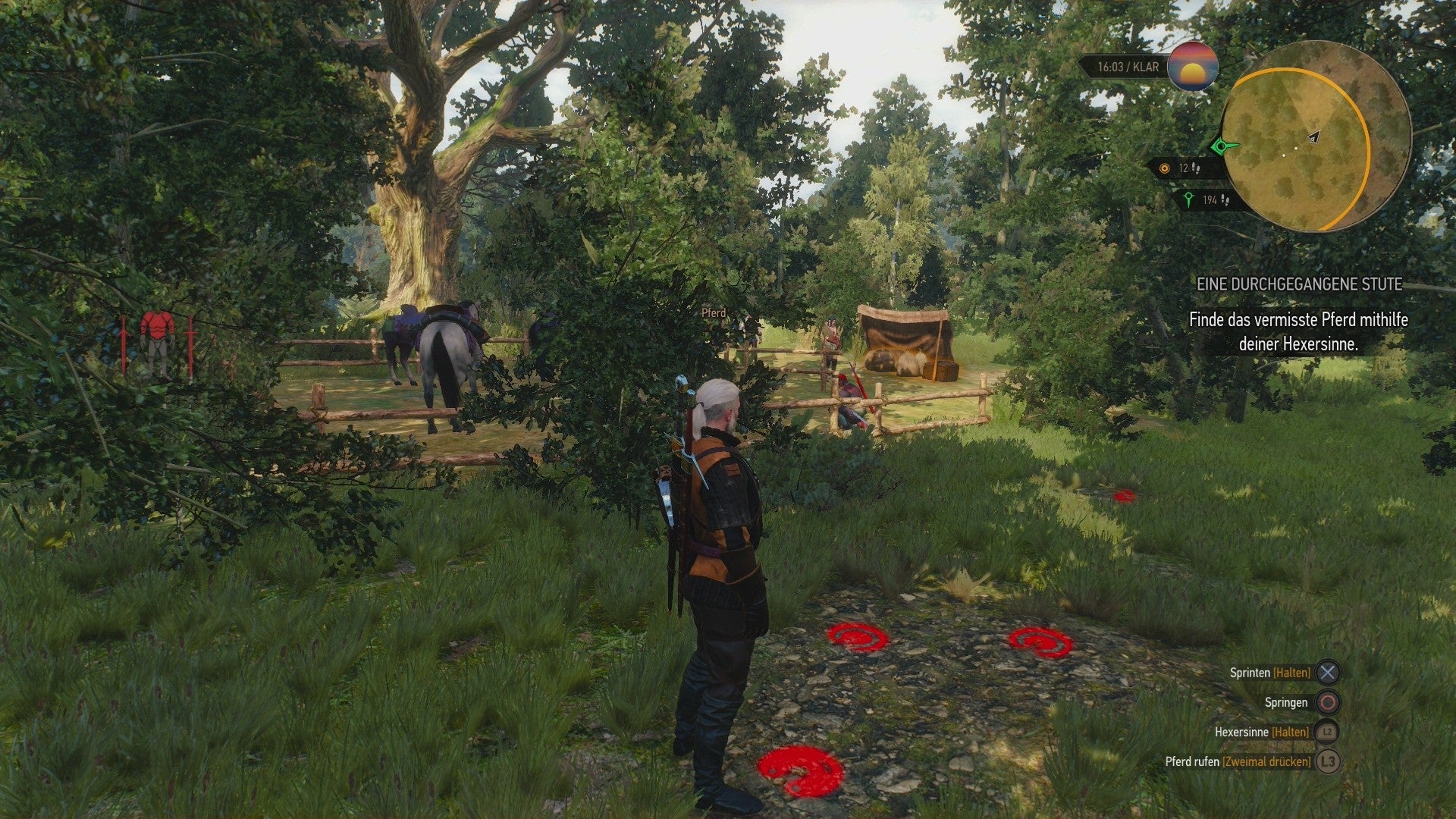Select the green quest marker on minimap
1456x819 pixels.
click(1221, 146)
